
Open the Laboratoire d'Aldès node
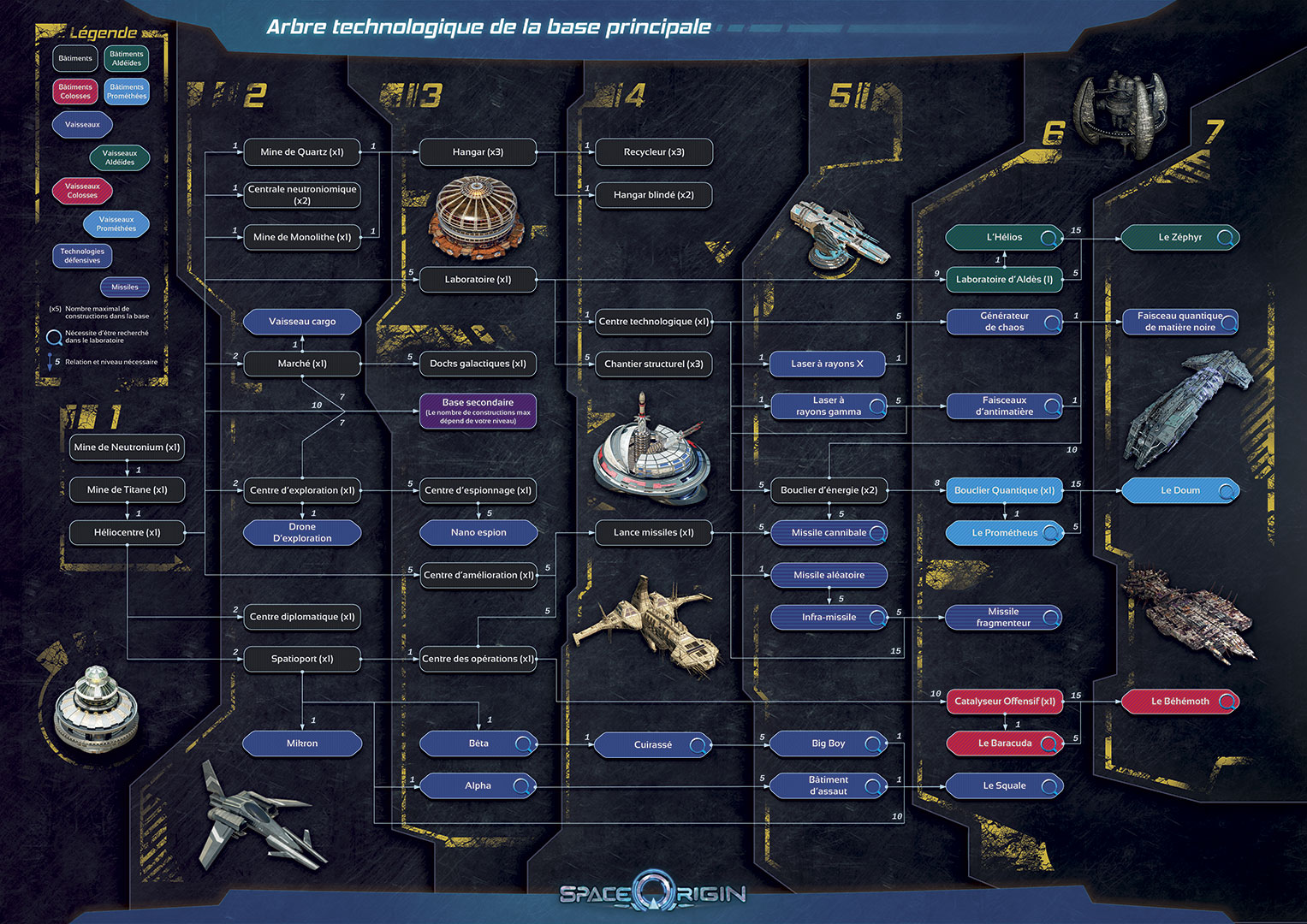(x=1004, y=280)
